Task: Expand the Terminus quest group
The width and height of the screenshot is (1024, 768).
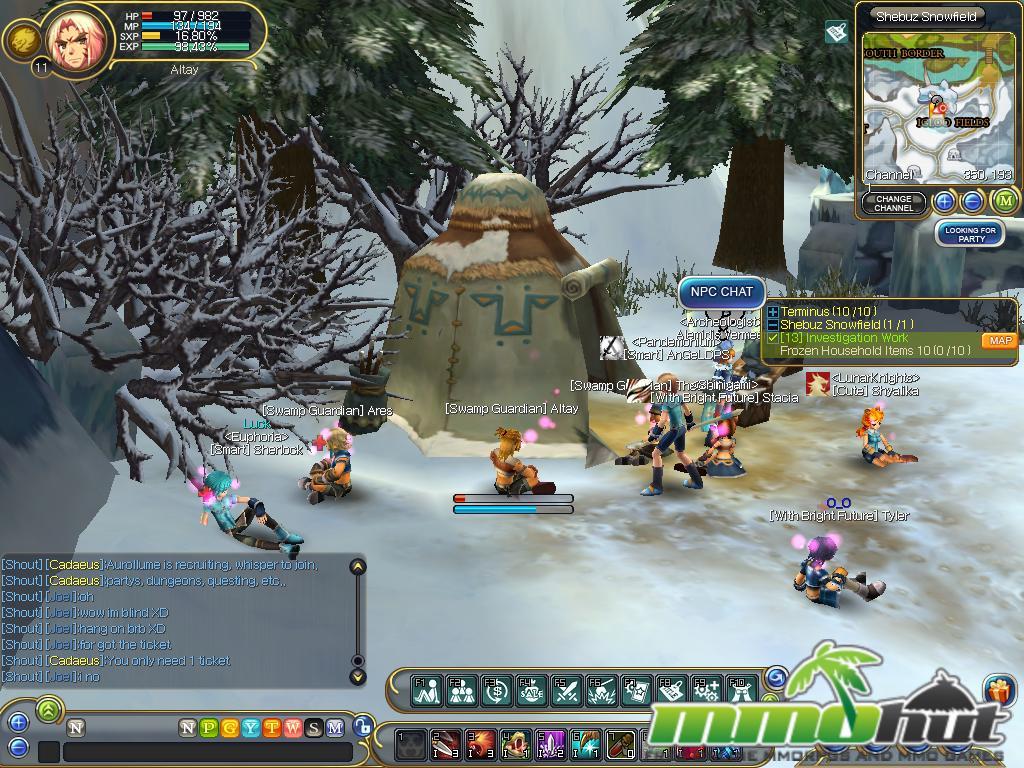Action: tap(773, 312)
